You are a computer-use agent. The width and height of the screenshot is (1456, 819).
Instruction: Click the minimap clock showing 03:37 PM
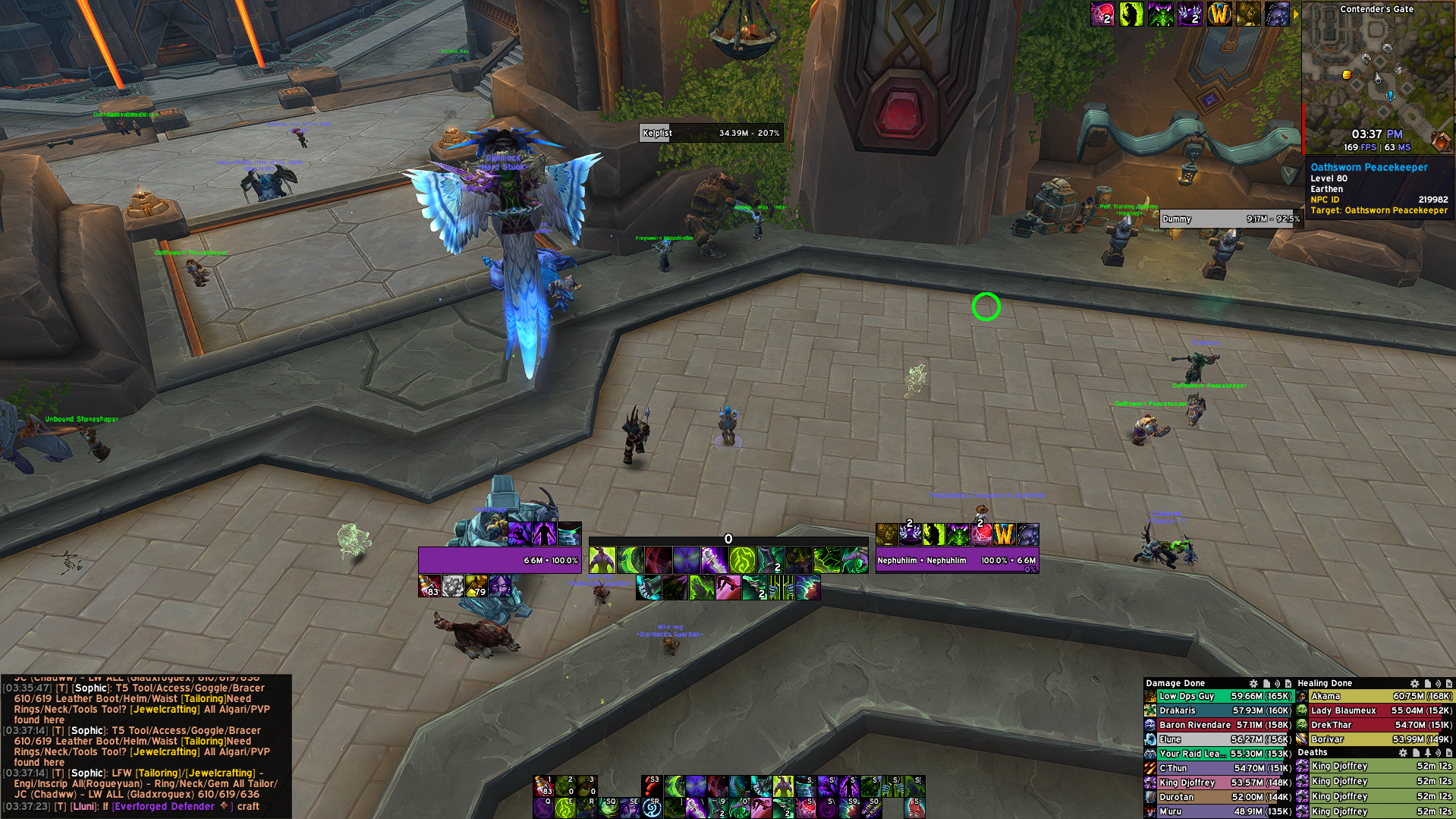(x=1376, y=134)
